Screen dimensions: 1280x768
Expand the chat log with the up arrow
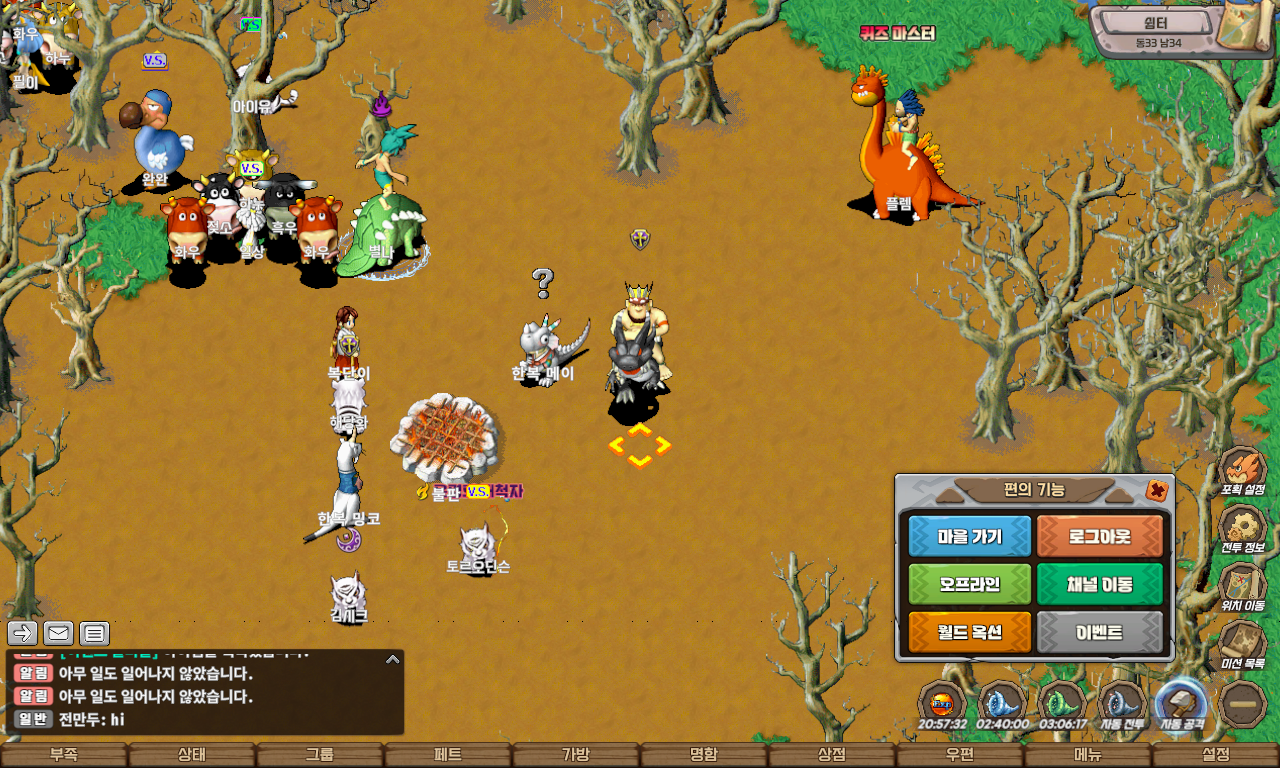coord(393,659)
